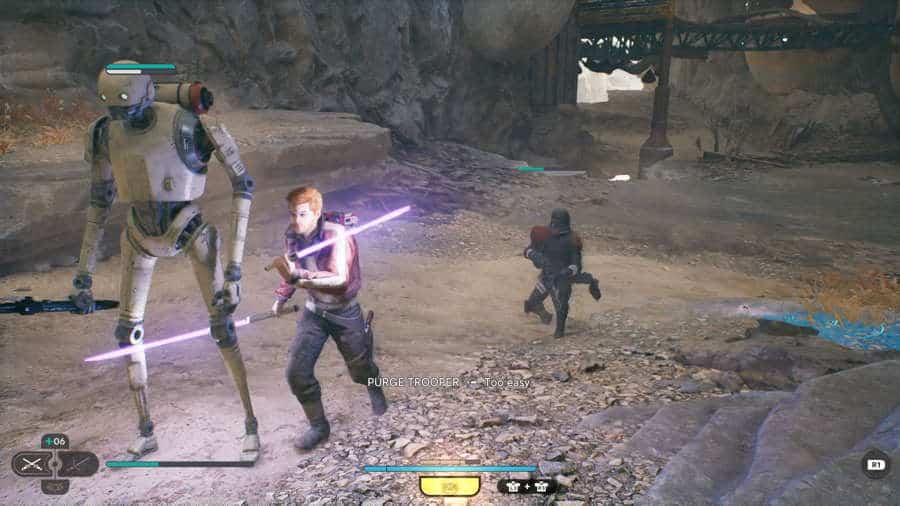
Task: Use the green healing stim slot
Action: (x=55, y=441)
